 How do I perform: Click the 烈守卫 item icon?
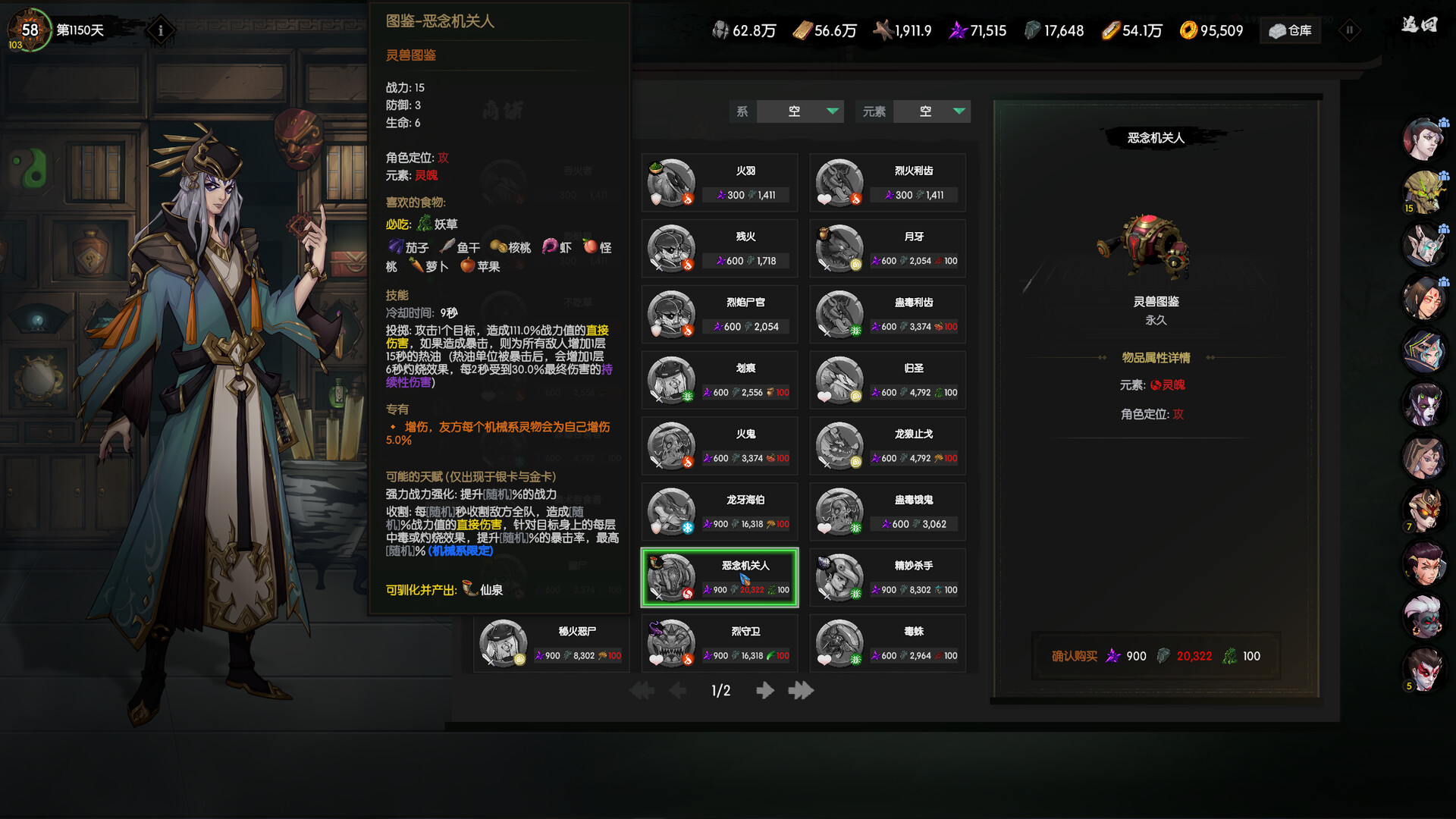670,643
